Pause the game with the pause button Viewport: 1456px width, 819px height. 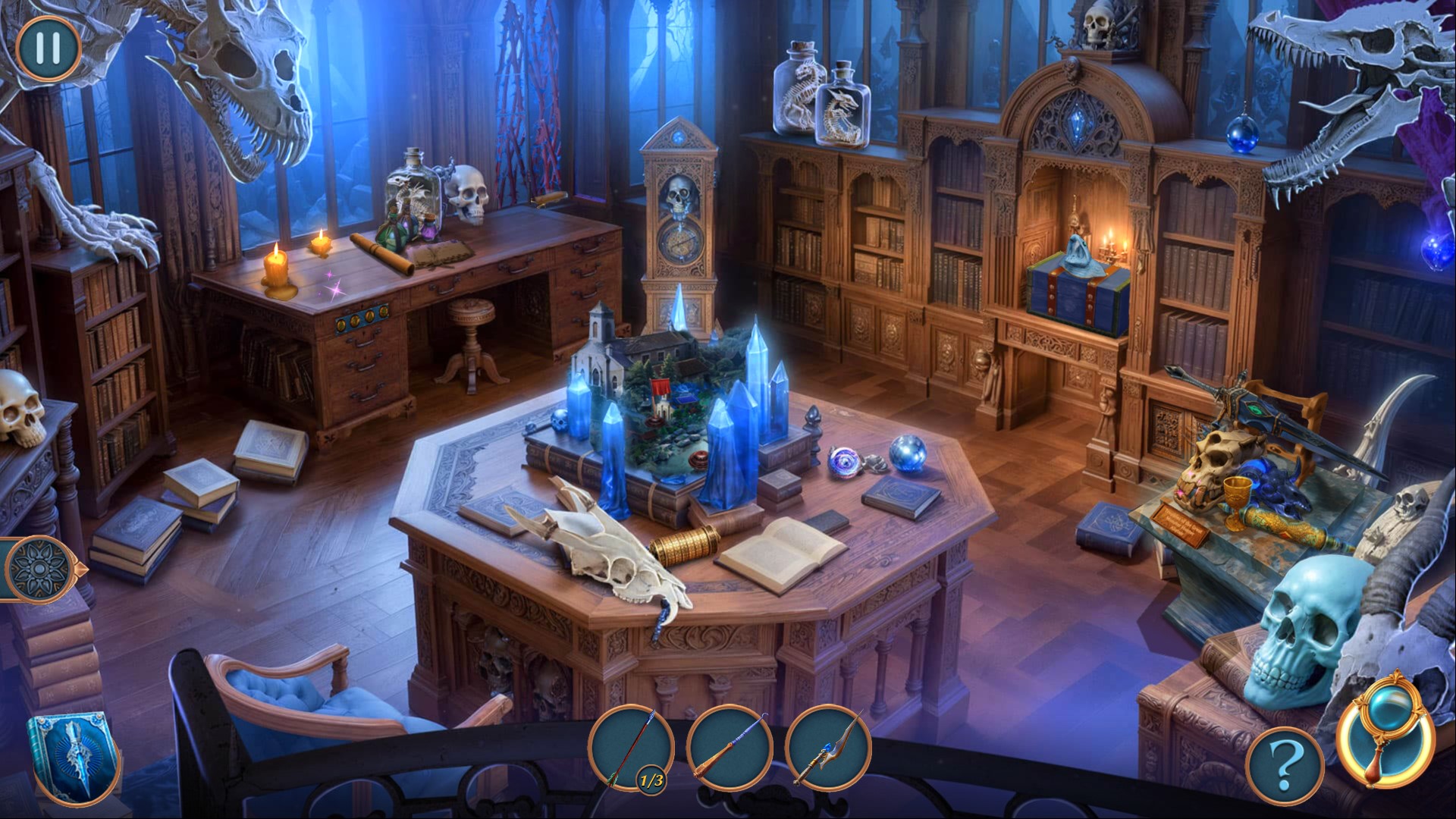48,48
